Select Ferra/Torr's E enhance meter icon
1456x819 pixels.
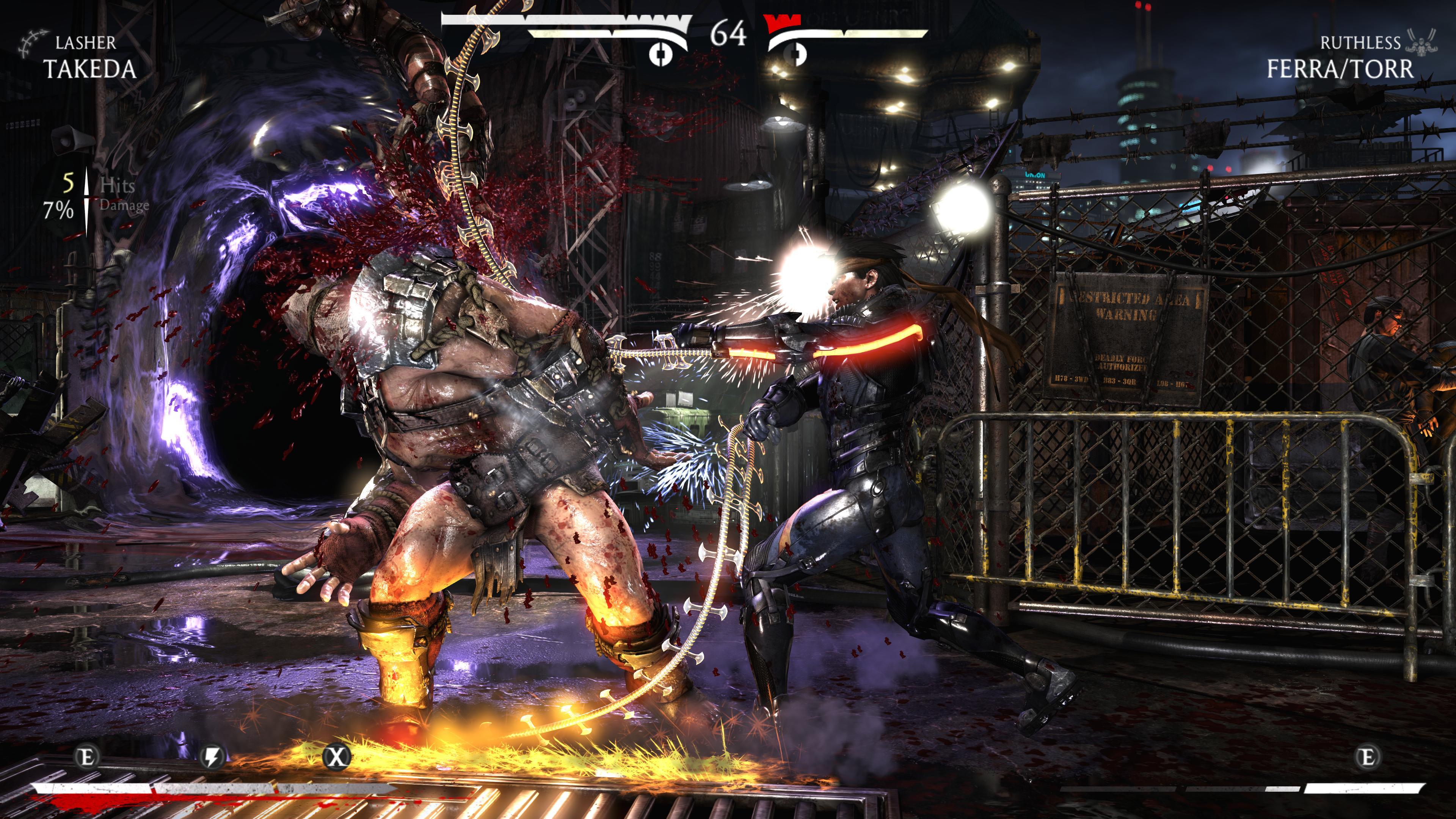(x=1367, y=756)
